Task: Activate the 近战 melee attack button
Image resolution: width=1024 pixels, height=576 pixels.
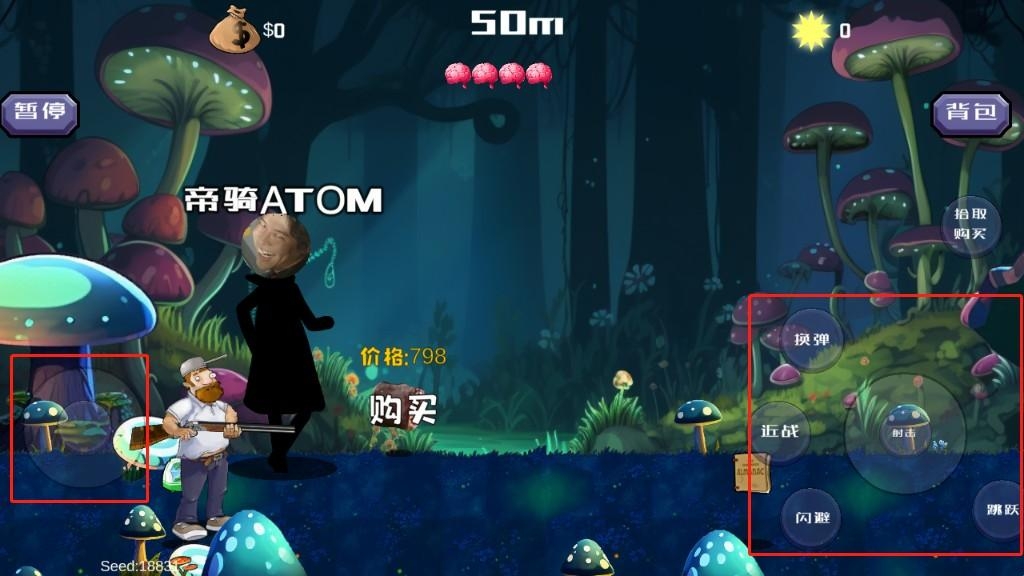Action: pos(780,431)
